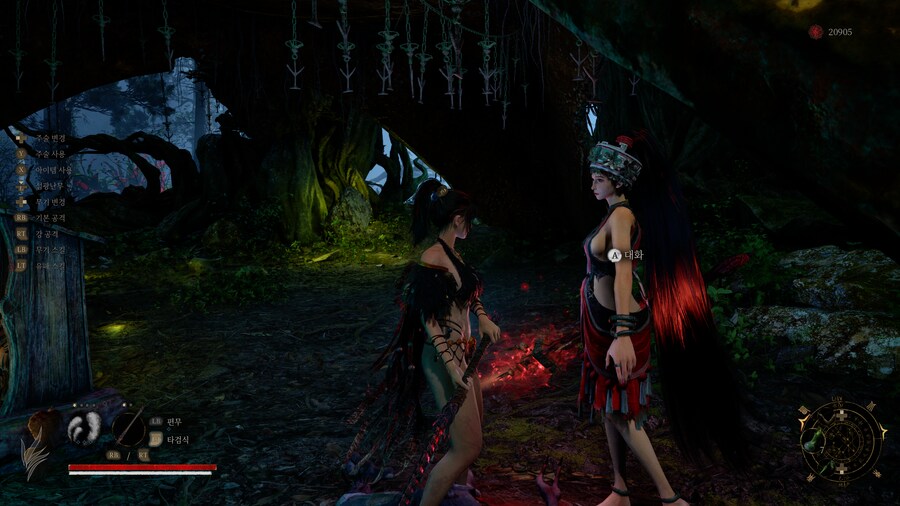Select the white feather spell slot

[x=84, y=428]
